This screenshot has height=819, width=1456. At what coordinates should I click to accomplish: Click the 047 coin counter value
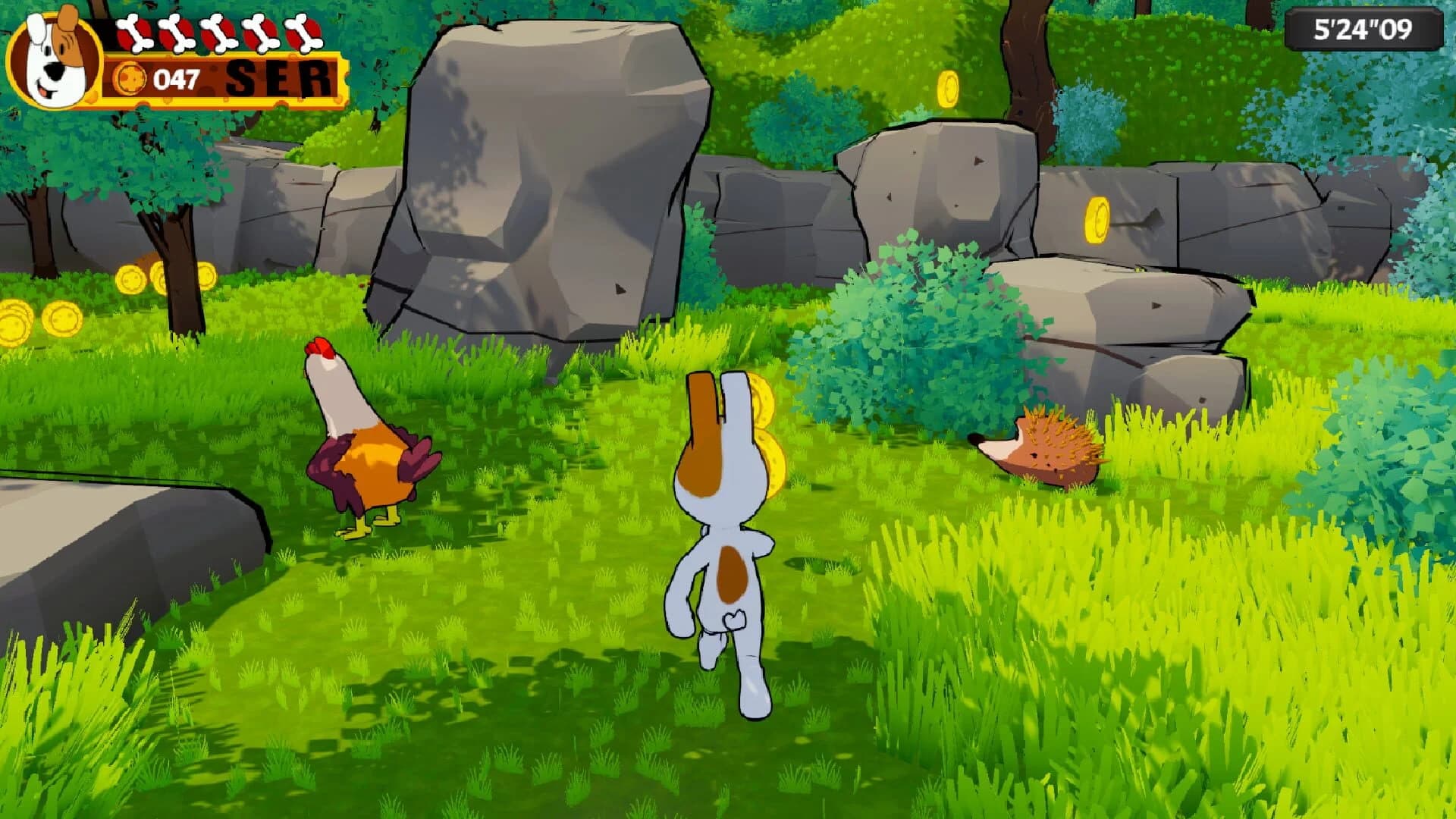(x=174, y=78)
